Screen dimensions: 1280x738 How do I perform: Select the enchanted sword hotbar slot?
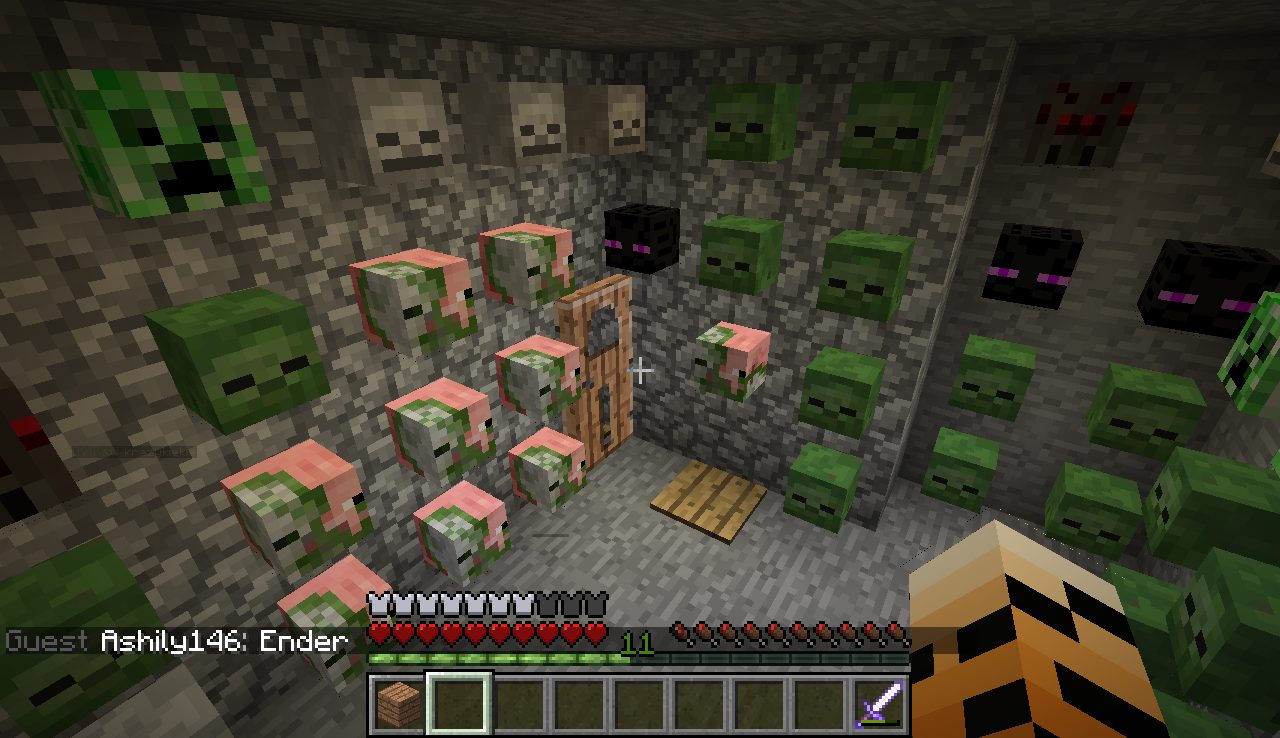[880, 704]
